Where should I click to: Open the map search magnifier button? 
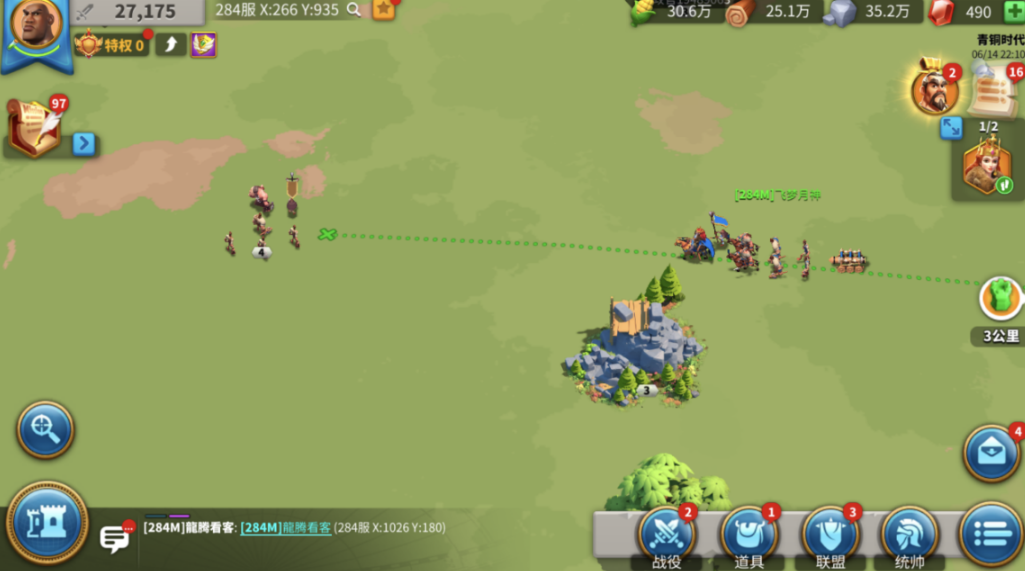tap(45, 430)
